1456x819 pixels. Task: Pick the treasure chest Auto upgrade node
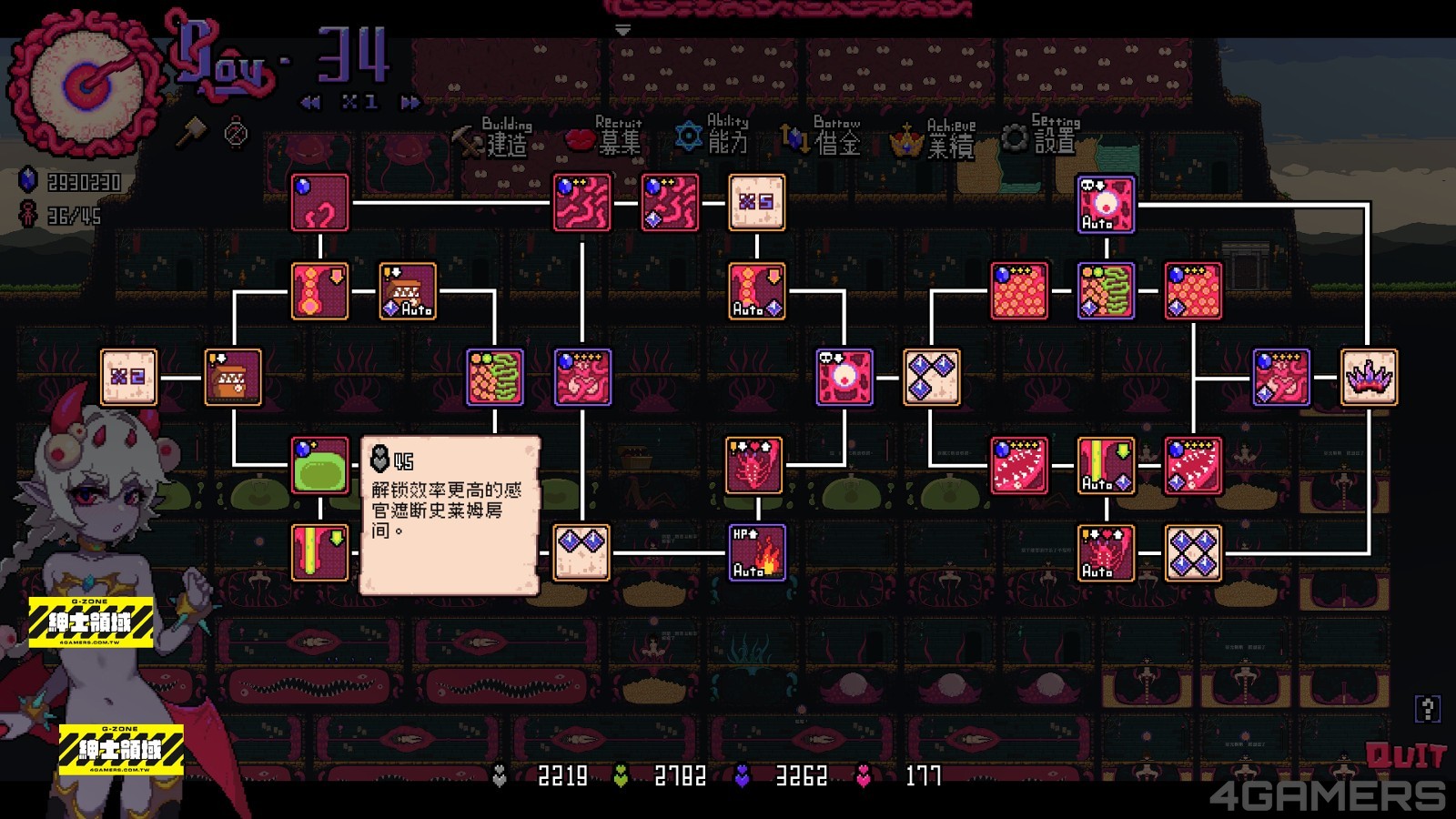click(x=407, y=291)
